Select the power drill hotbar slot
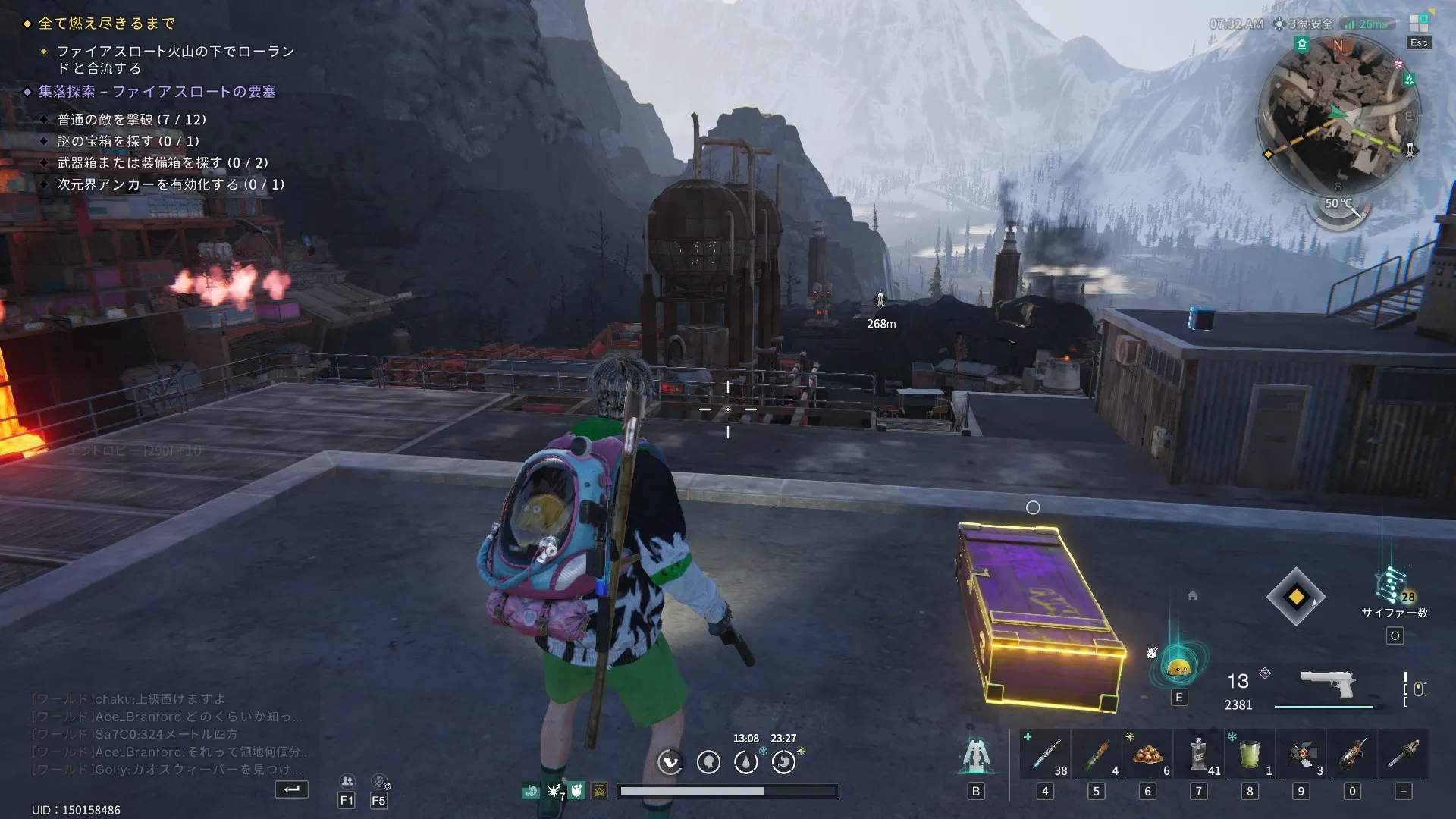Viewport: 1456px width, 819px height. (x=1352, y=755)
